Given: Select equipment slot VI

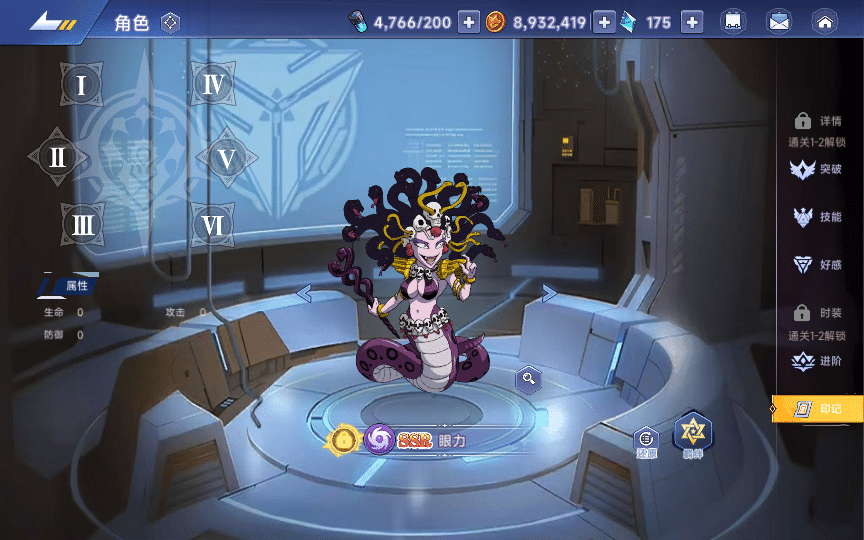Looking at the screenshot, I should (212, 225).
